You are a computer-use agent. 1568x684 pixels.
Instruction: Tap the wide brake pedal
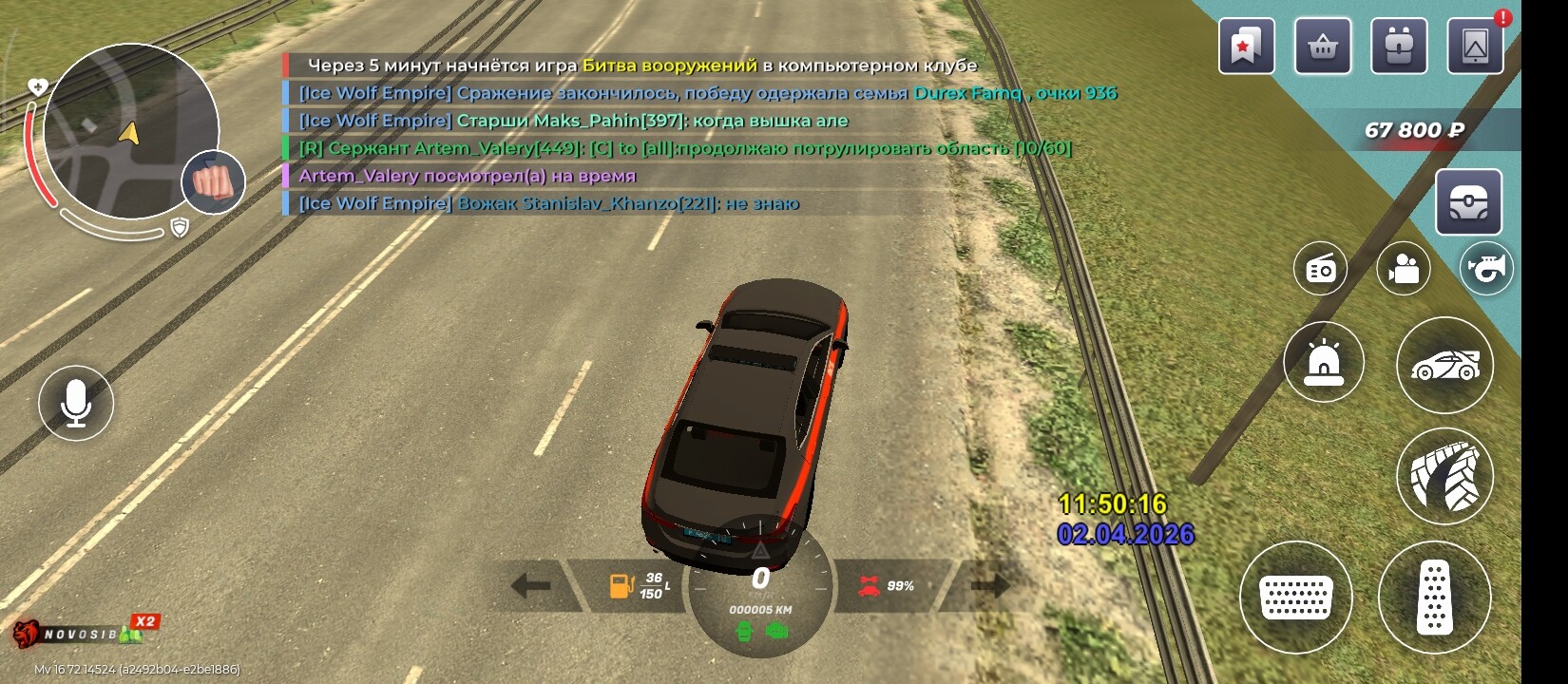[x=1295, y=598]
